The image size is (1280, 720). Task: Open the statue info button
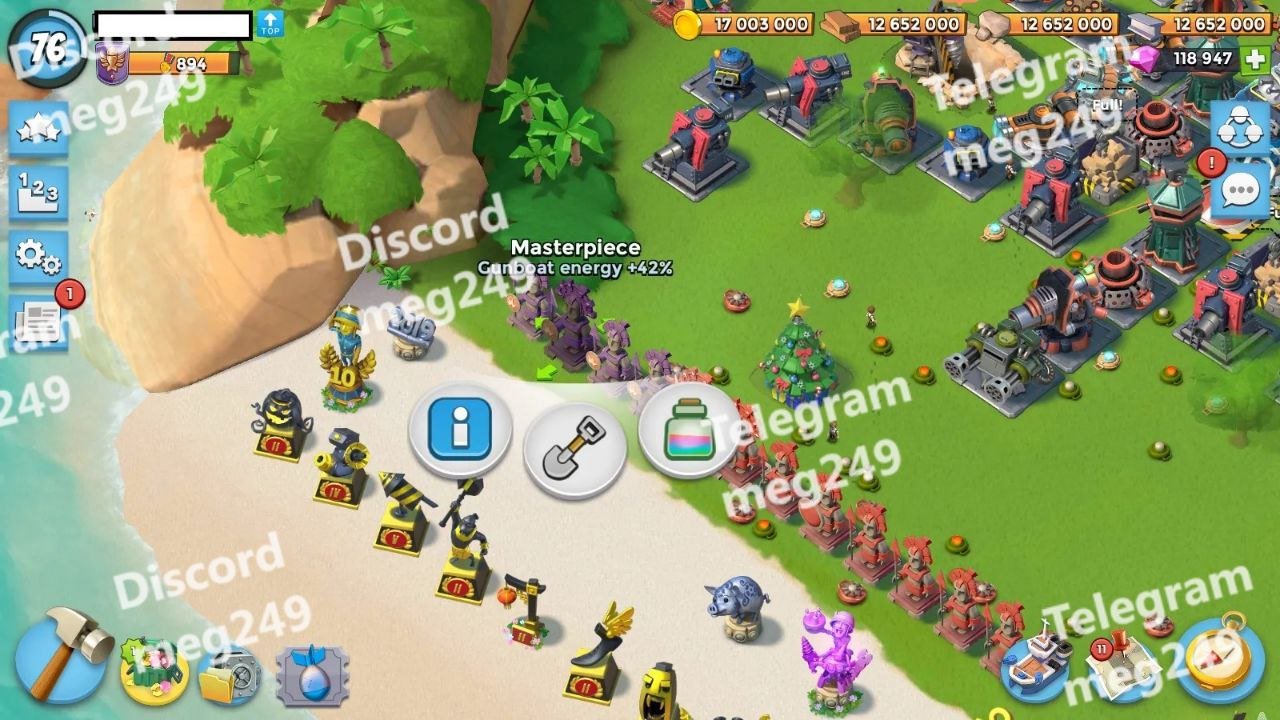pyautogui.click(x=460, y=430)
